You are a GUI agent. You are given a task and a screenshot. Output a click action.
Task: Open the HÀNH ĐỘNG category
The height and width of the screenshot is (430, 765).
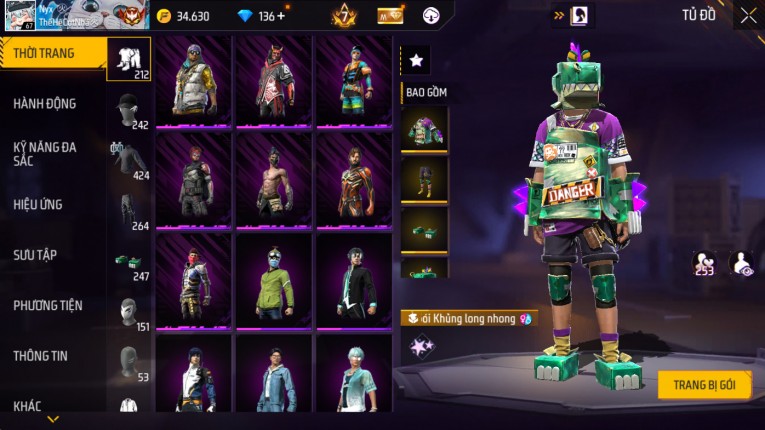(x=45, y=104)
